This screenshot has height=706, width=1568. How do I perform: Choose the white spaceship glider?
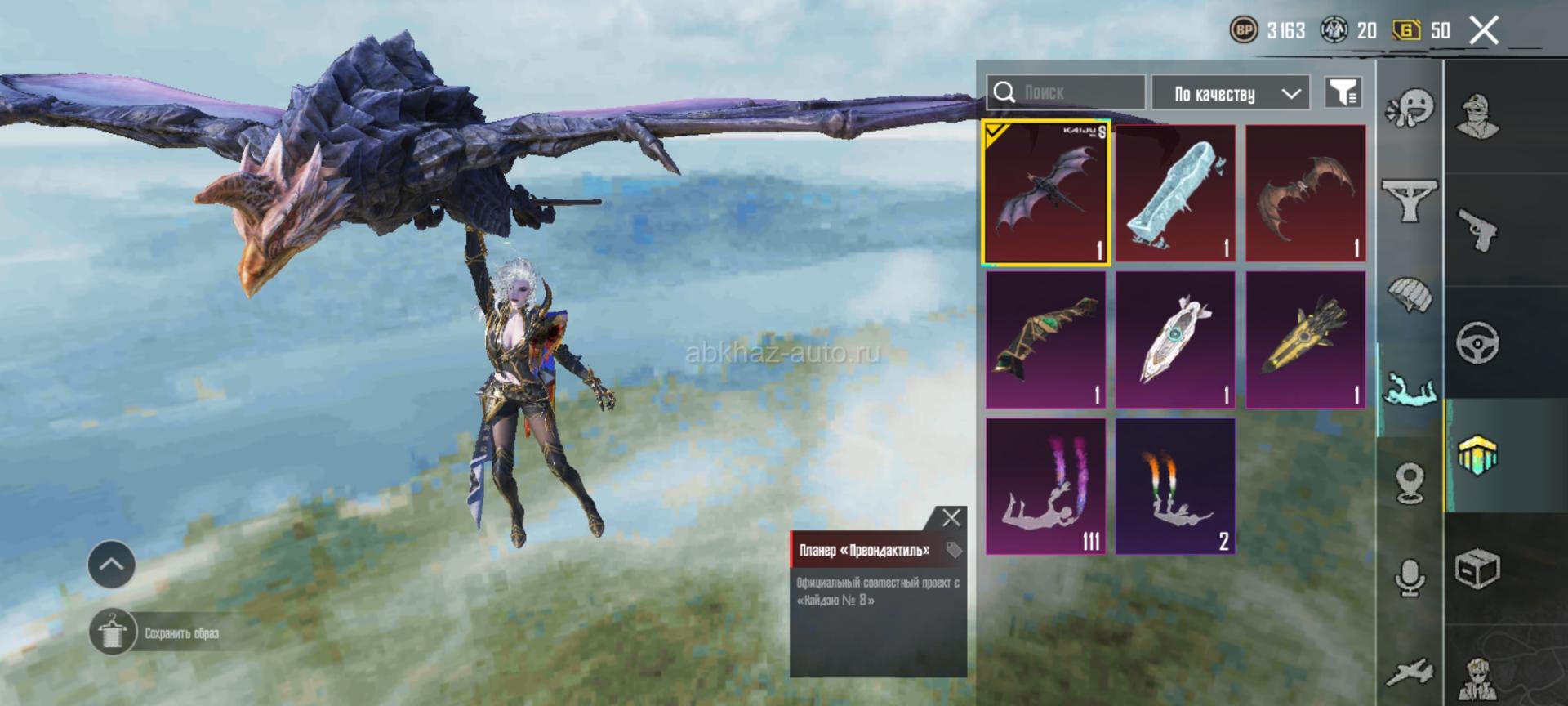(x=1175, y=340)
